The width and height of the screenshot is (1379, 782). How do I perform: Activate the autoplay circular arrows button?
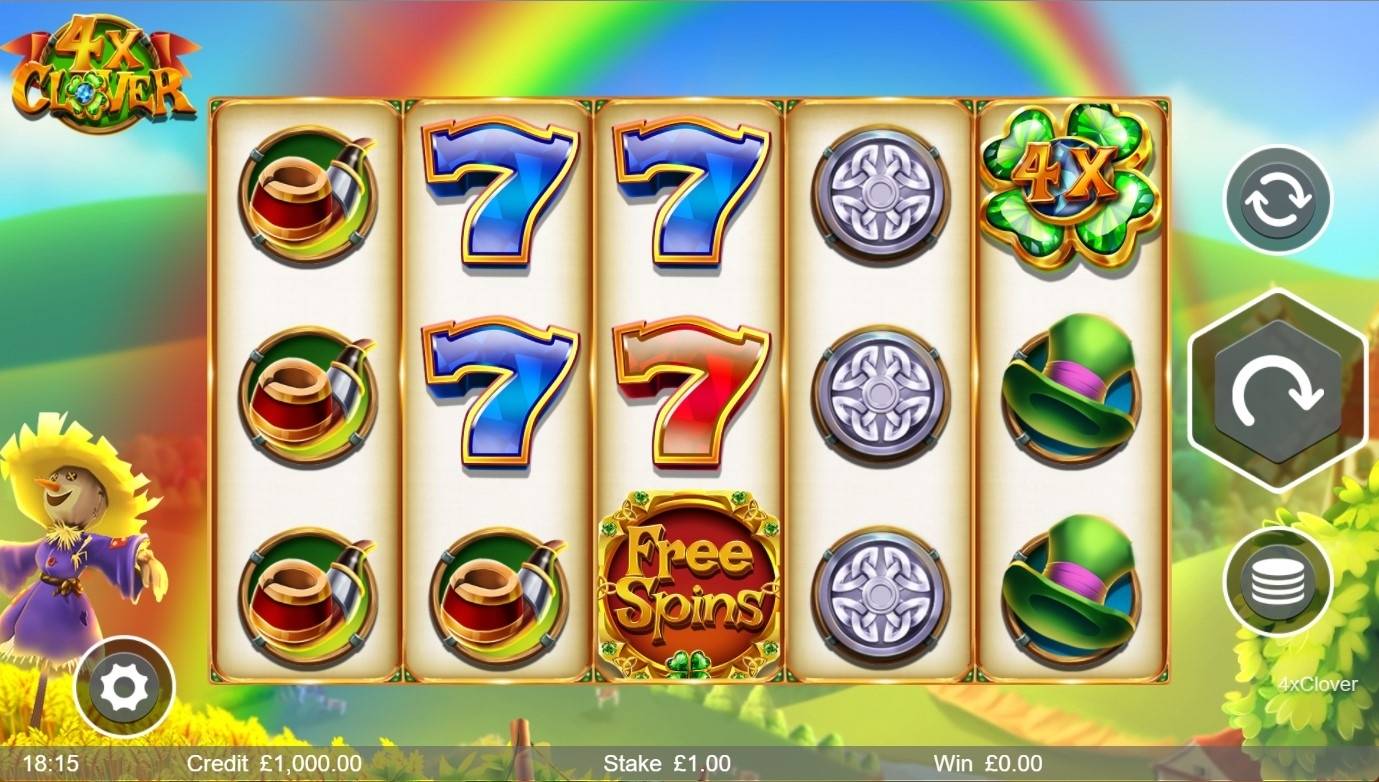coord(1278,200)
